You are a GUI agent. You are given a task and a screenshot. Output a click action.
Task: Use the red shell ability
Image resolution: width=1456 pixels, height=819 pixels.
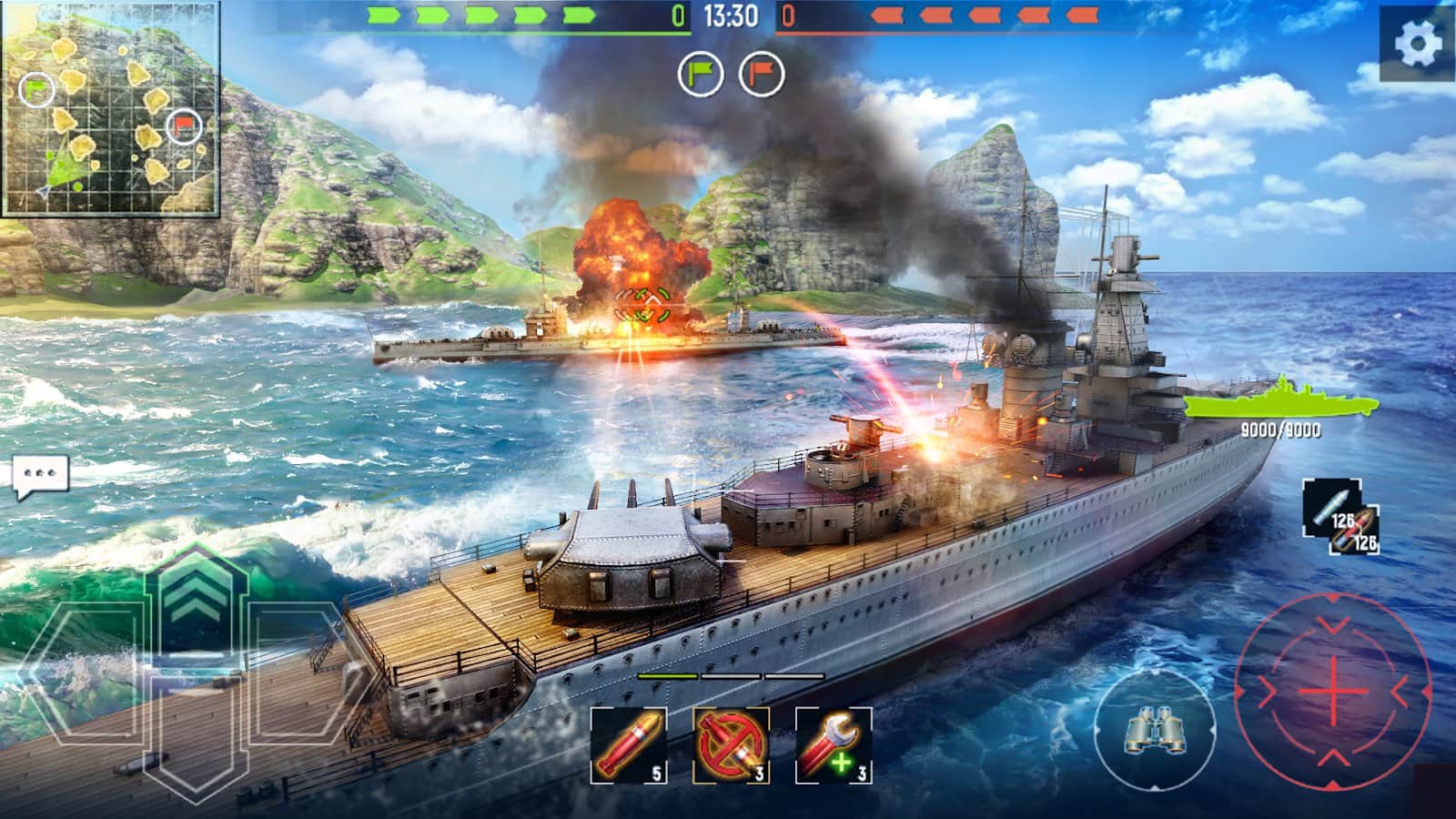pyautogui.click(x=628, y=745)
